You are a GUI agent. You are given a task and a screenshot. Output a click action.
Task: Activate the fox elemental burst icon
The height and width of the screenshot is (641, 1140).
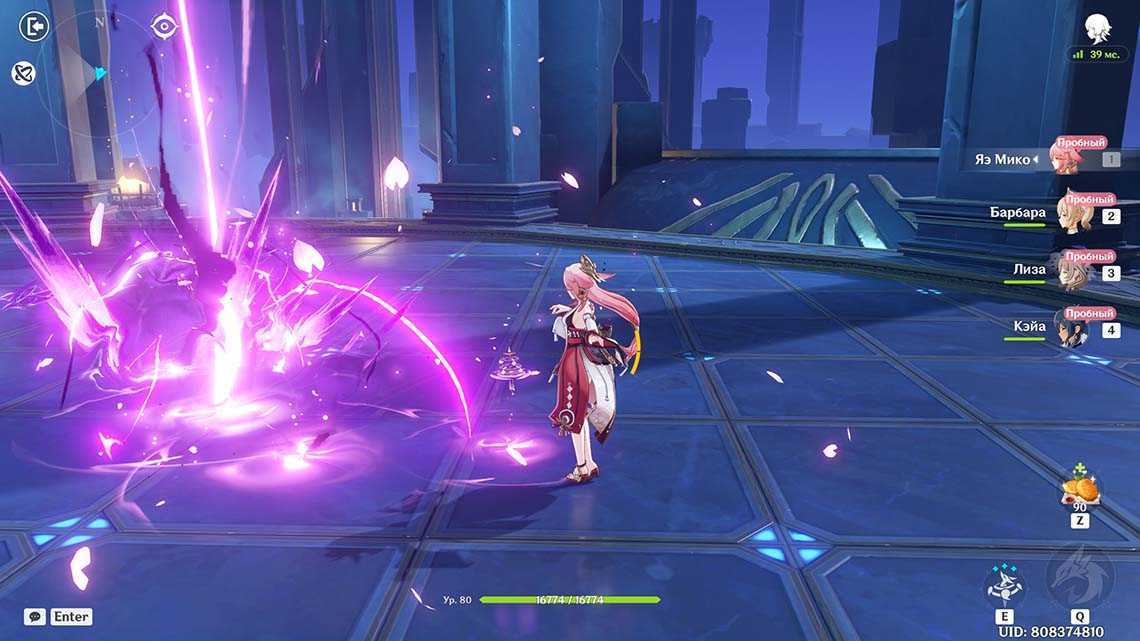[1079, 578]
